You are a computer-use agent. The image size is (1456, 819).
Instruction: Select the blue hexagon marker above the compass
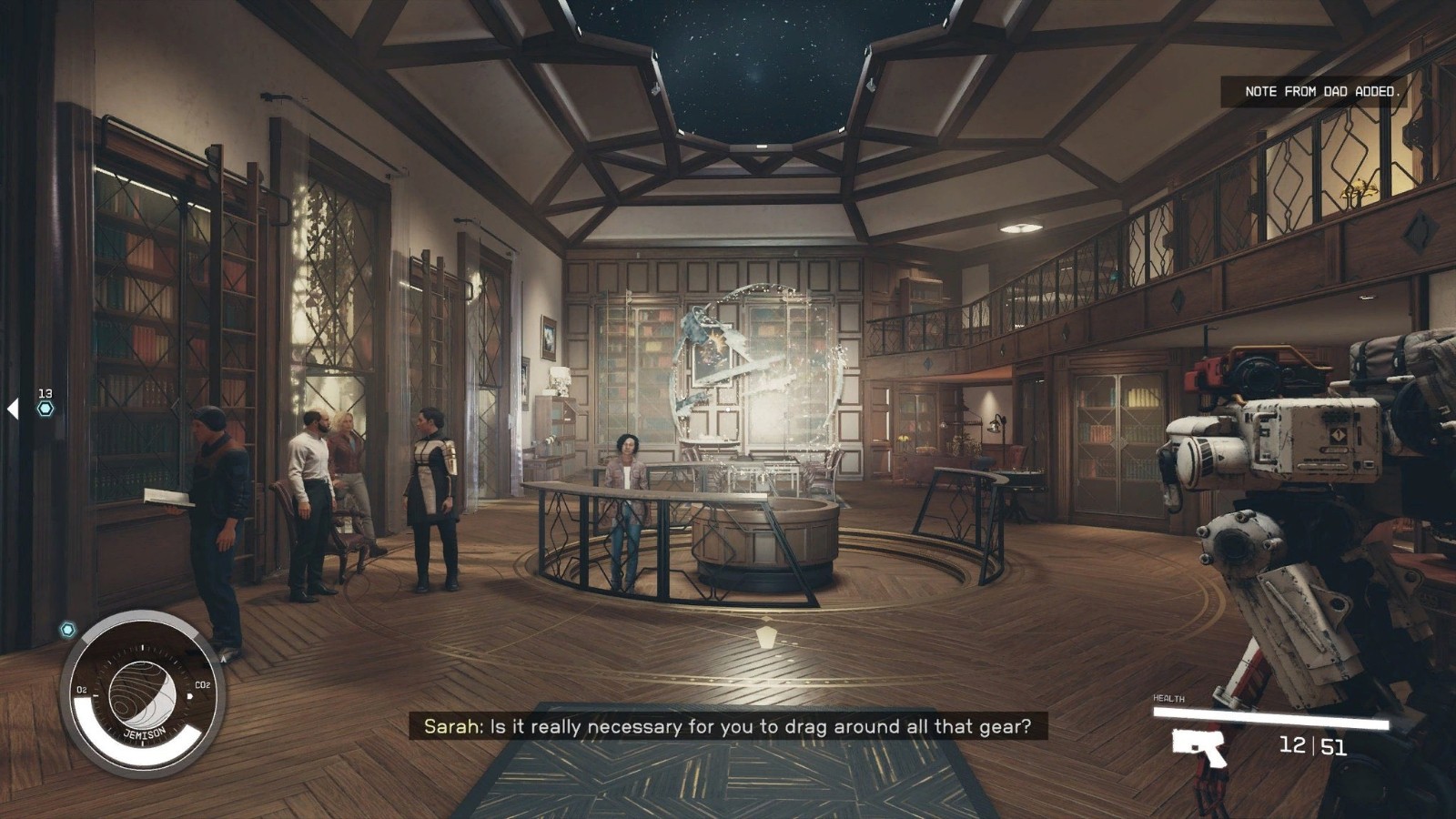pyautogui.click(x=67, y=630)
